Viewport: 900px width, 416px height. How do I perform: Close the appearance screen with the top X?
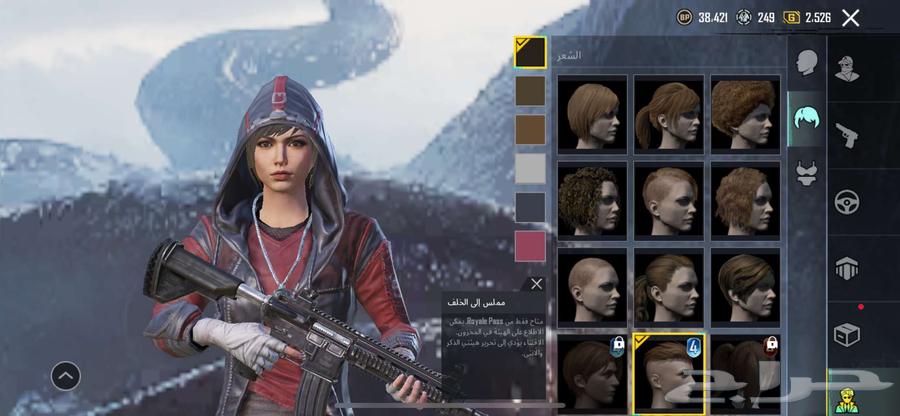(850, 17)
